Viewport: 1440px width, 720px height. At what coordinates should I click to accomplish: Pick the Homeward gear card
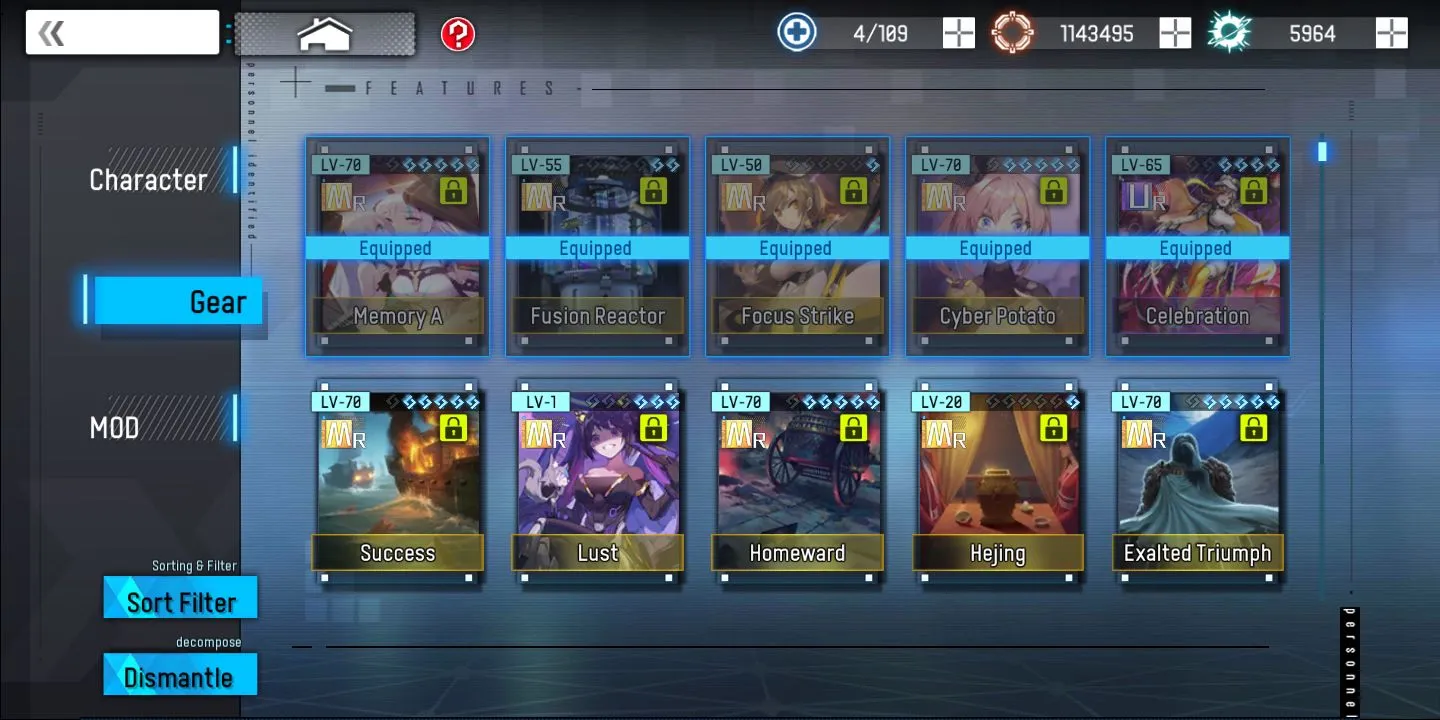(797, 478)
